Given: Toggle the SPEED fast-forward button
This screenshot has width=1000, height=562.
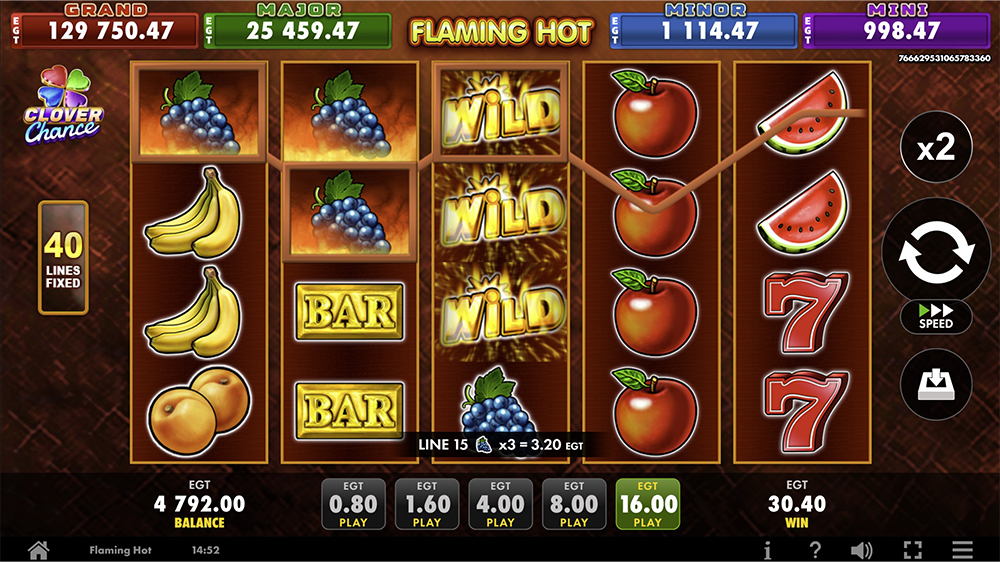Looking at the screenshot, I should point(935,316).
